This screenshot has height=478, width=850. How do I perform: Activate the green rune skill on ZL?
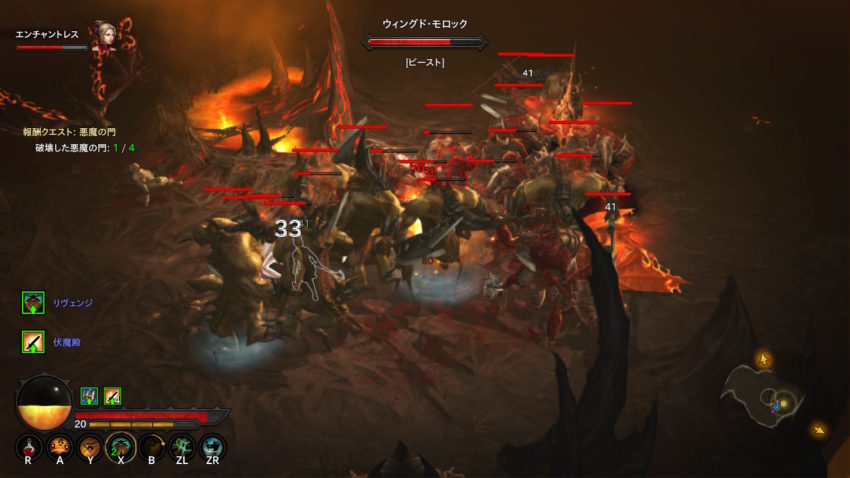(181, 446)
